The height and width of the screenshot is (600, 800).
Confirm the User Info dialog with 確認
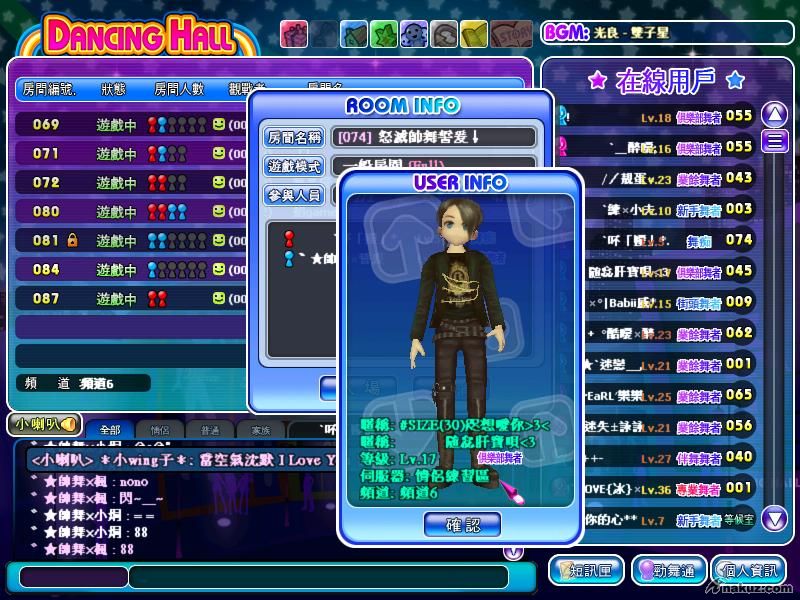tap(461, 523)
